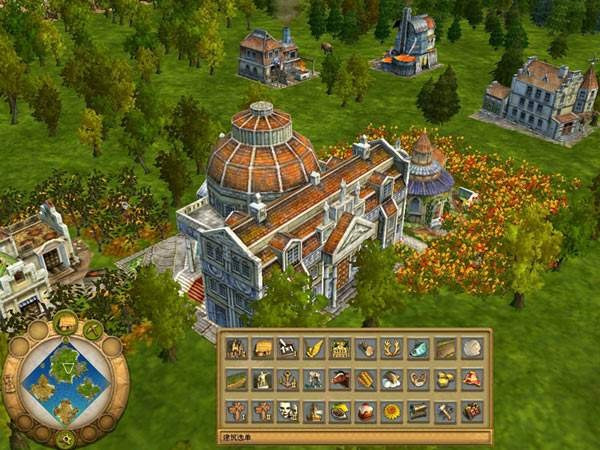Pick the whale icon in build menu
600x450 pixels.
pos(419,348)
